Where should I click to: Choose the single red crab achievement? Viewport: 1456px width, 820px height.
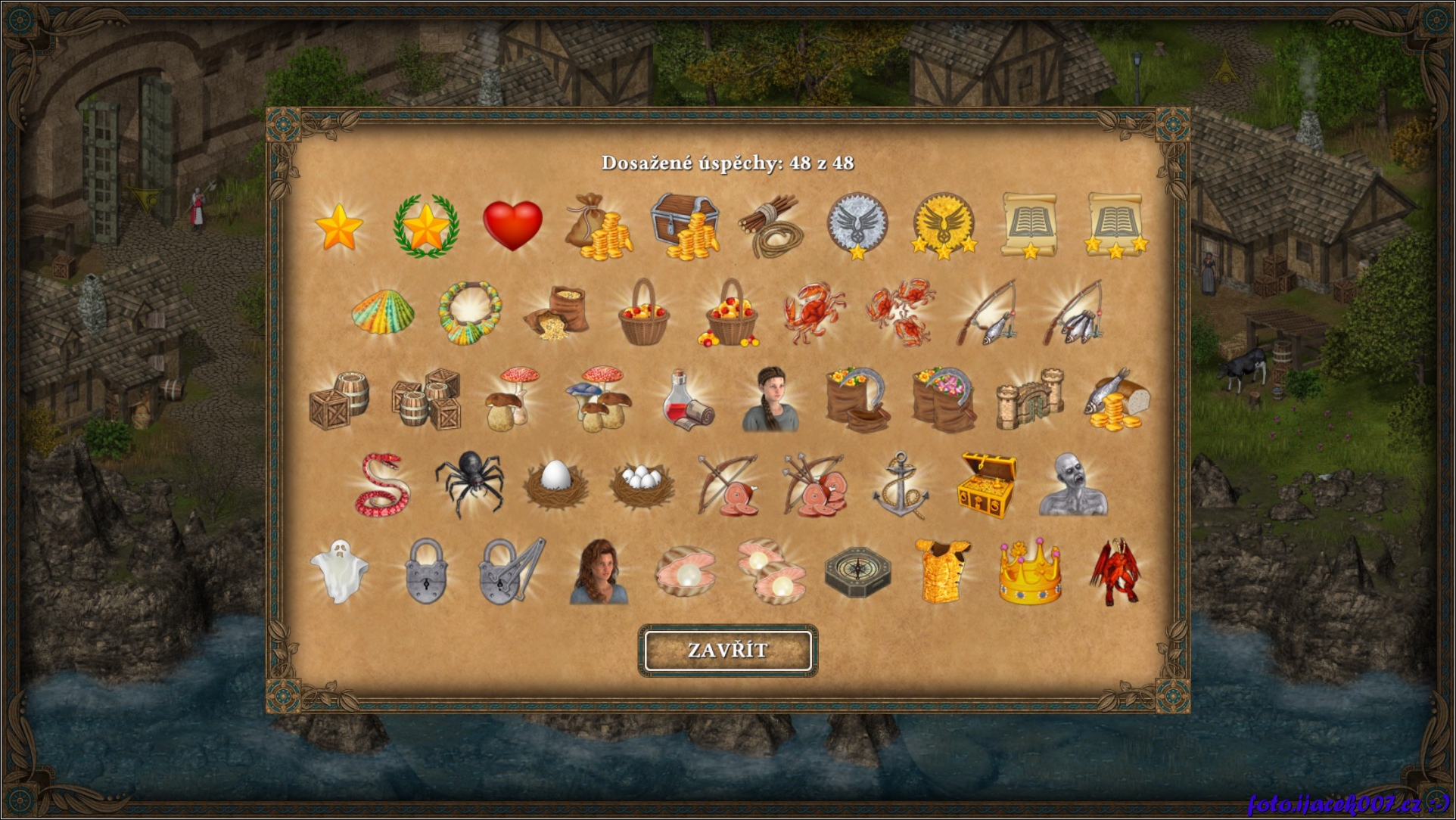814,312
